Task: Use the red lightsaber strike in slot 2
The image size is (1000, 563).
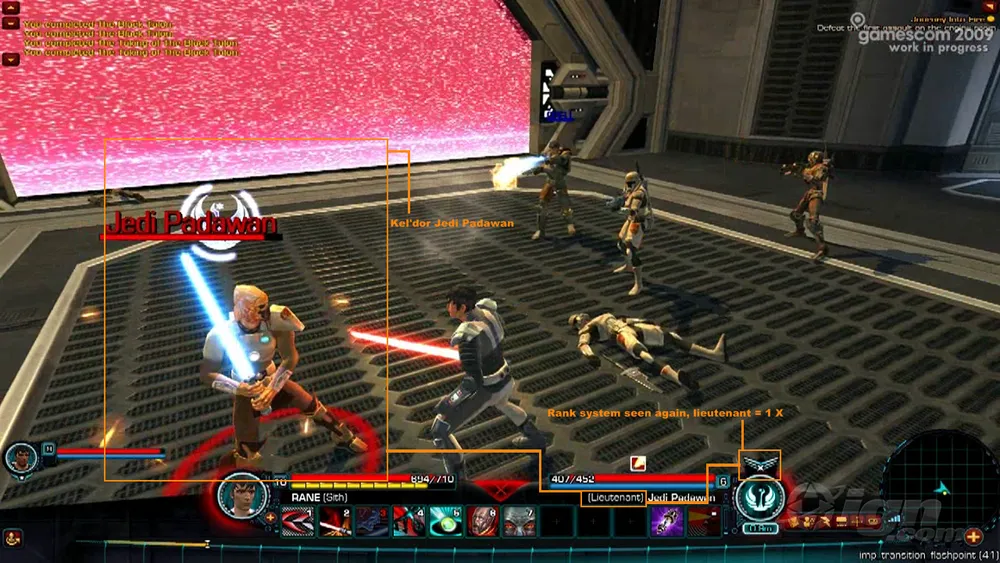Action: coord(334,521)
